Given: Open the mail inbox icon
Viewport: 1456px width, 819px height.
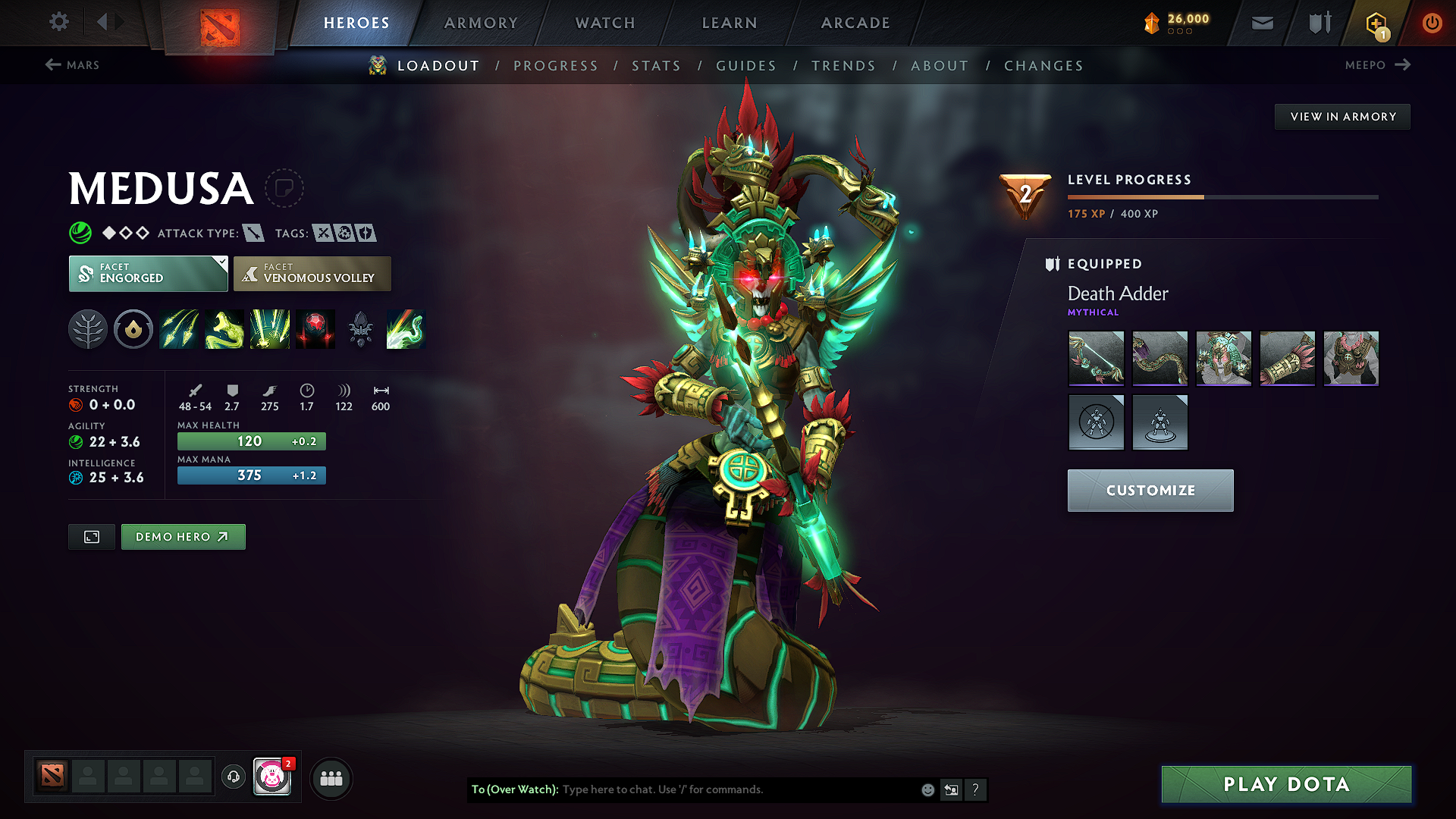Looking at the screenshot, I should point(1263,23).
